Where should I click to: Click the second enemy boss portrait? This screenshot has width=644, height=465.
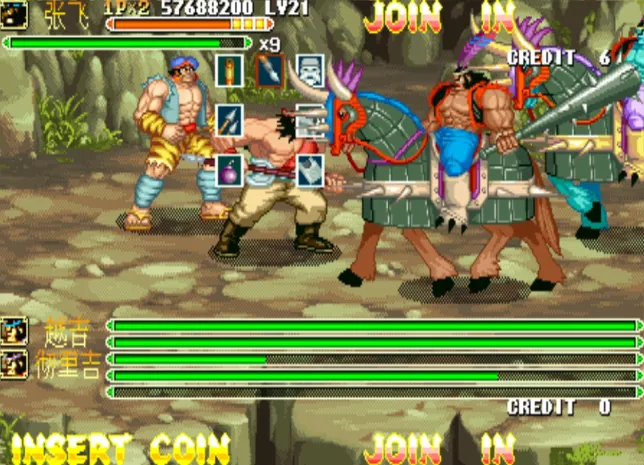pos(14,363)
